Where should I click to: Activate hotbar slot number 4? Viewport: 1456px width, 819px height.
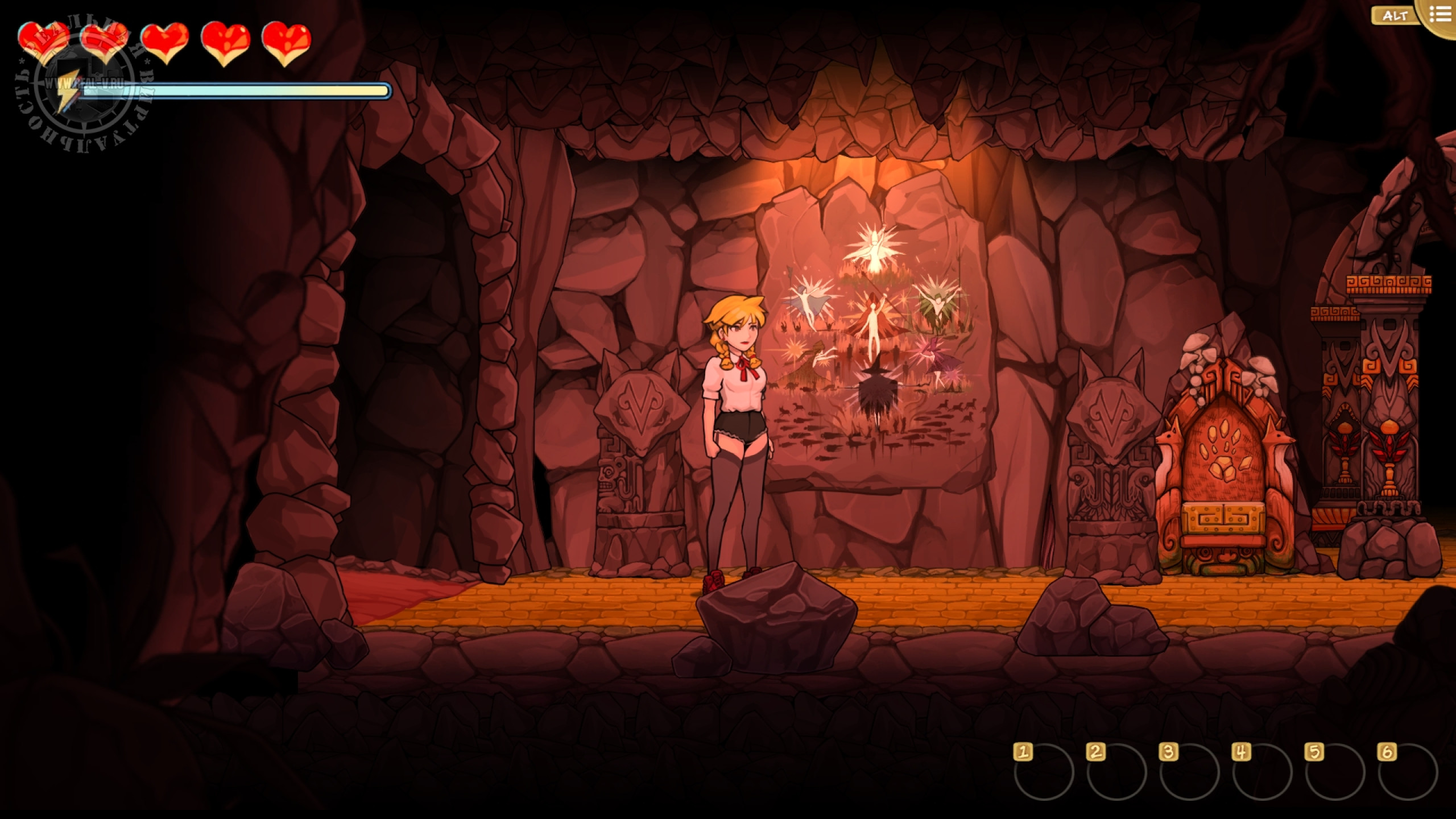(x=1262, y=771)
